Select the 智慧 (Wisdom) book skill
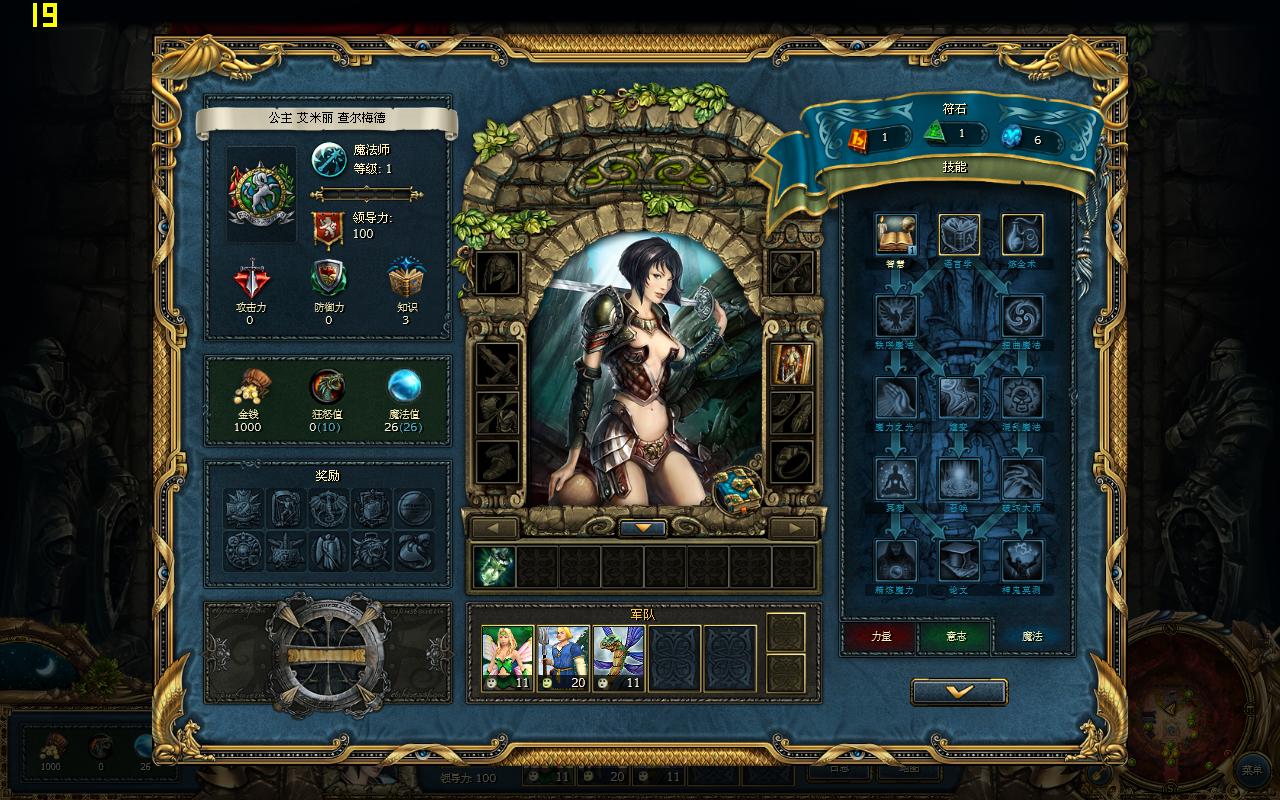The width and height of the screenshot is (1280, 800). 896,235
